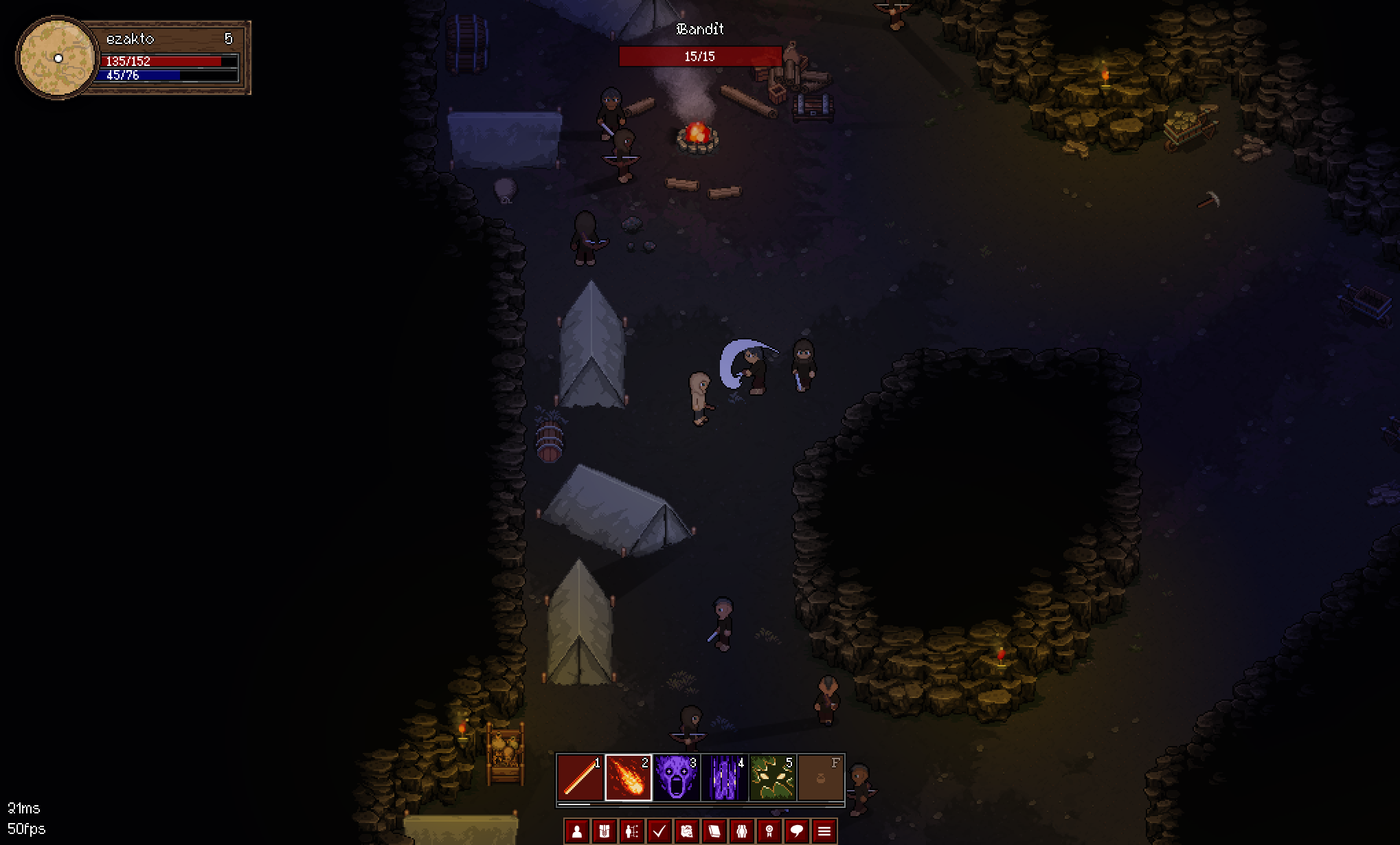
Task: Show the party members panel
Action: pos(742,831)
